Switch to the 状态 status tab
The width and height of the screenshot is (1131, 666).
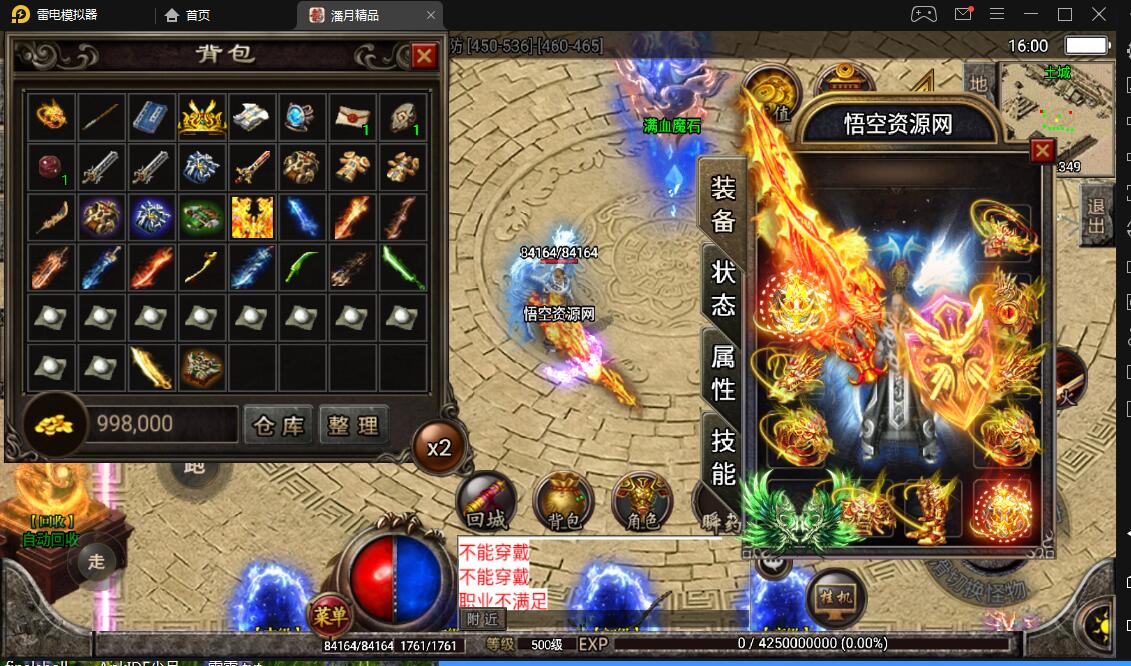click(x=723, y=288)
